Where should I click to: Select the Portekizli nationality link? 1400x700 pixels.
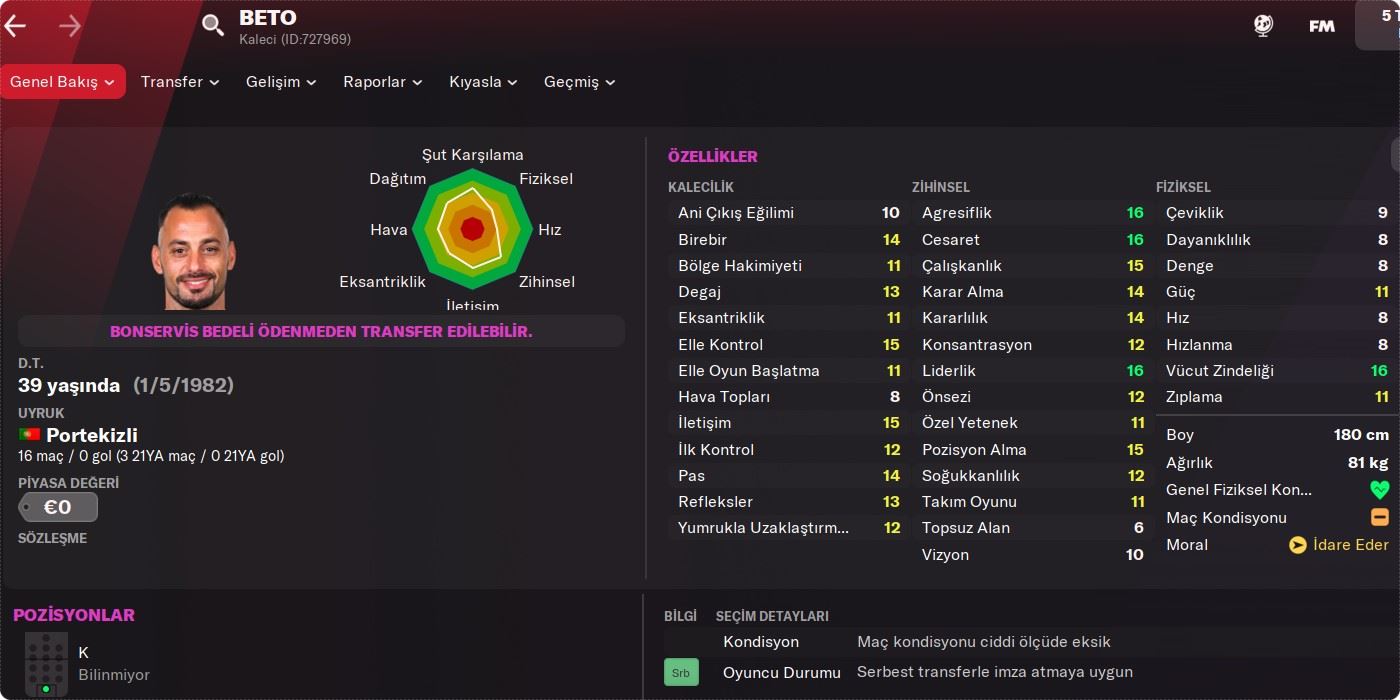(x=91, y=435)
